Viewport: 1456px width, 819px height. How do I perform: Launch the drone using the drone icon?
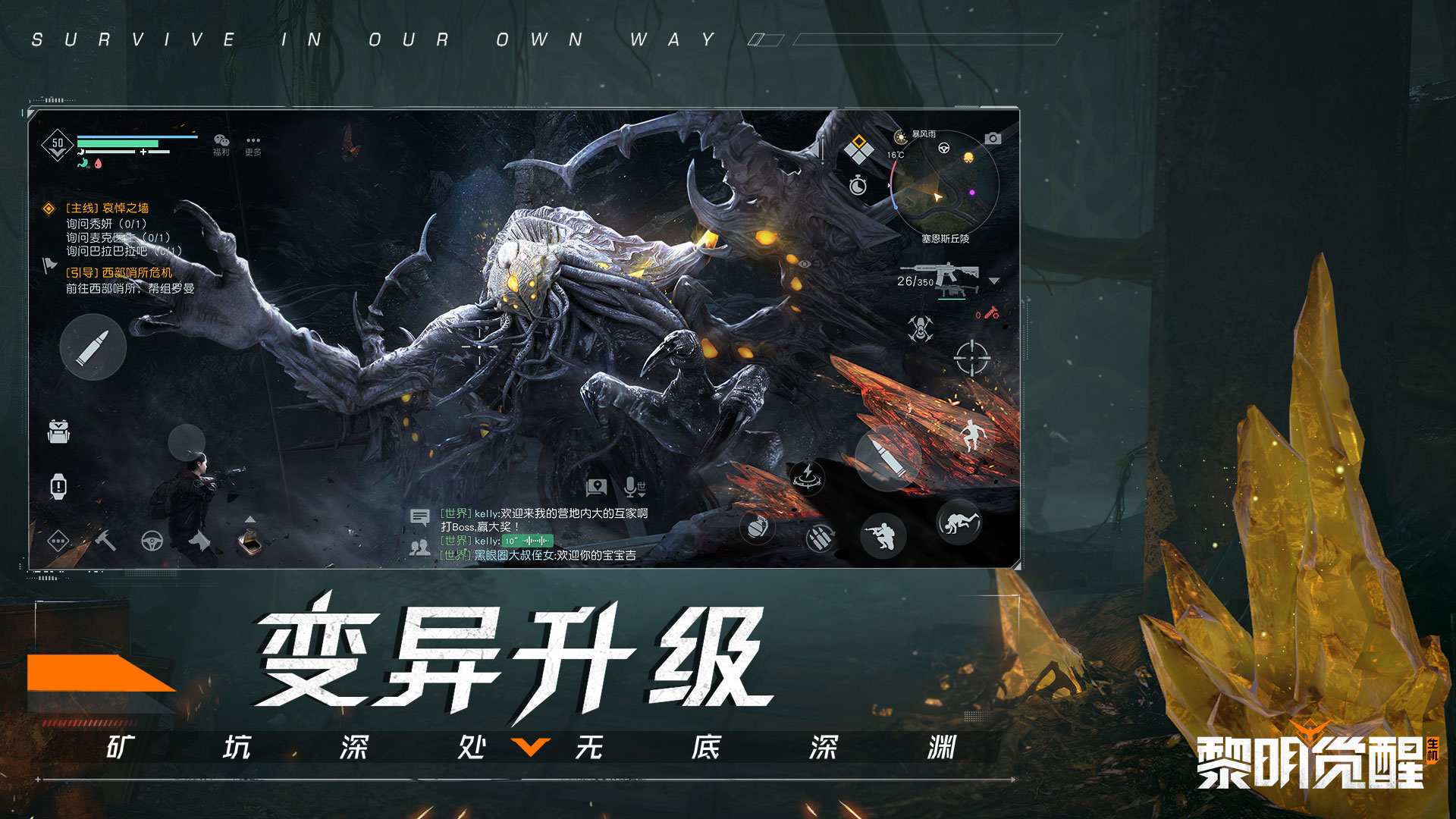click(921, 328)
